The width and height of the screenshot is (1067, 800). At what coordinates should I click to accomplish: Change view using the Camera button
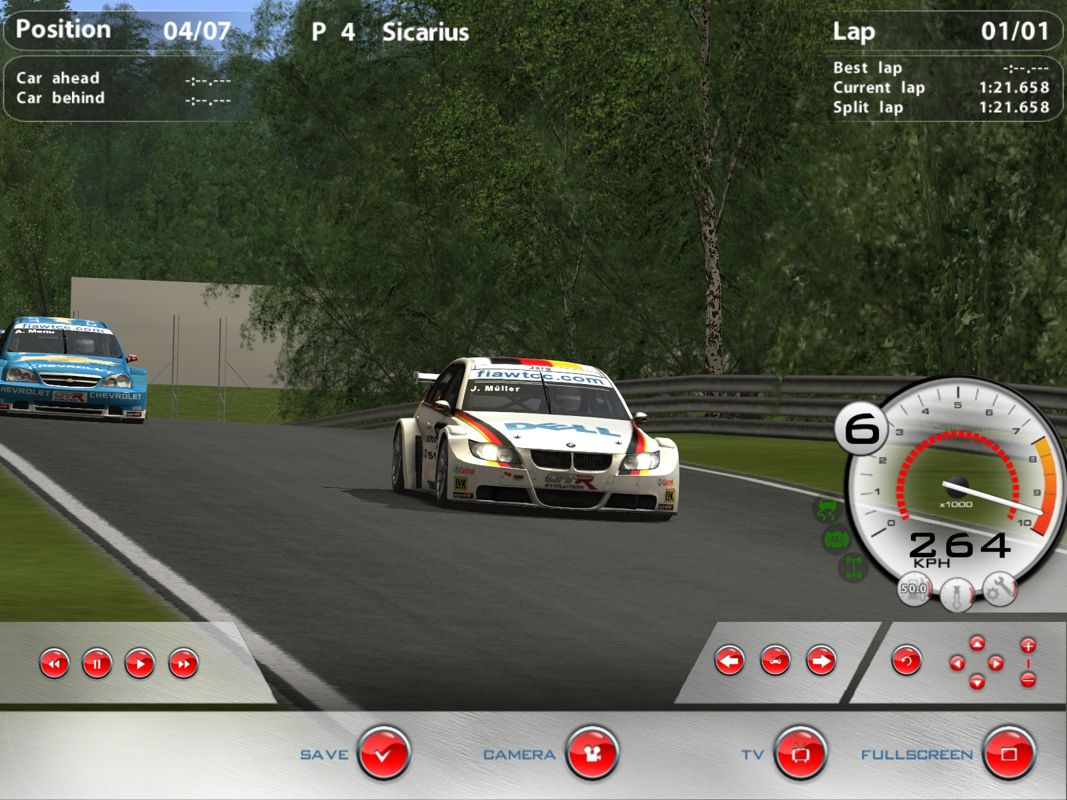592,753
